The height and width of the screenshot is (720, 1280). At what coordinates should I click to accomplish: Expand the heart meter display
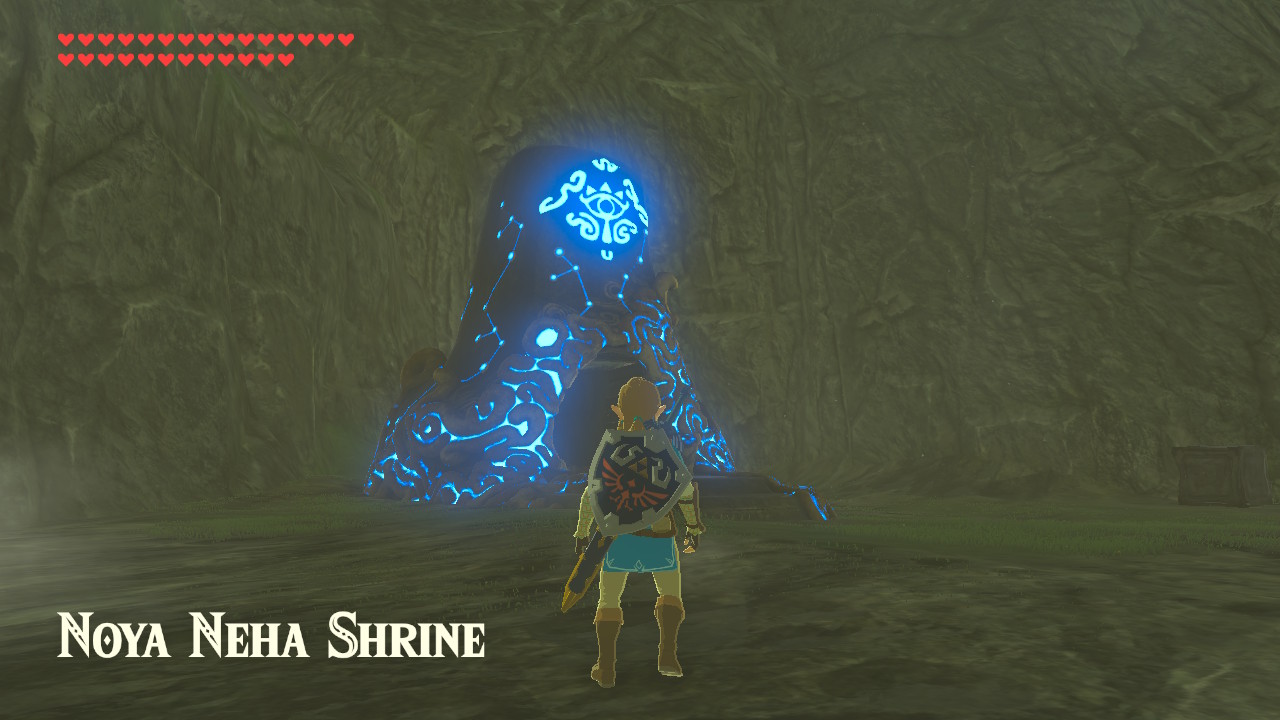pyautogui.click(x=200, y=48)
